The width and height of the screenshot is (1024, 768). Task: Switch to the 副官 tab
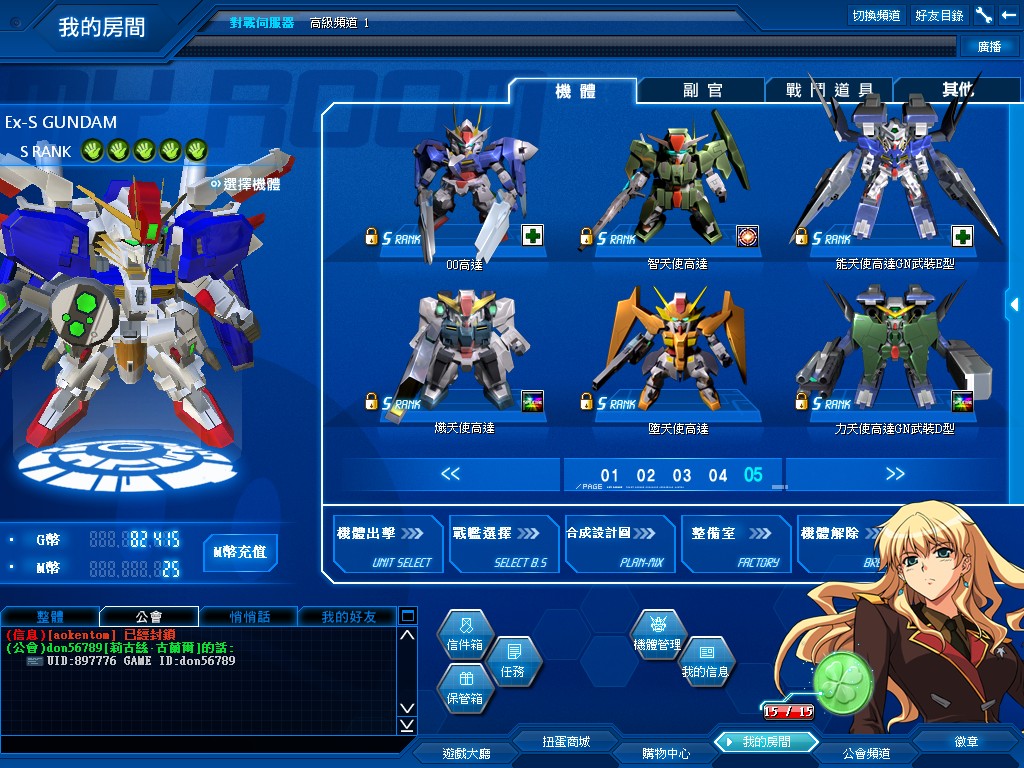pos(702,90)
